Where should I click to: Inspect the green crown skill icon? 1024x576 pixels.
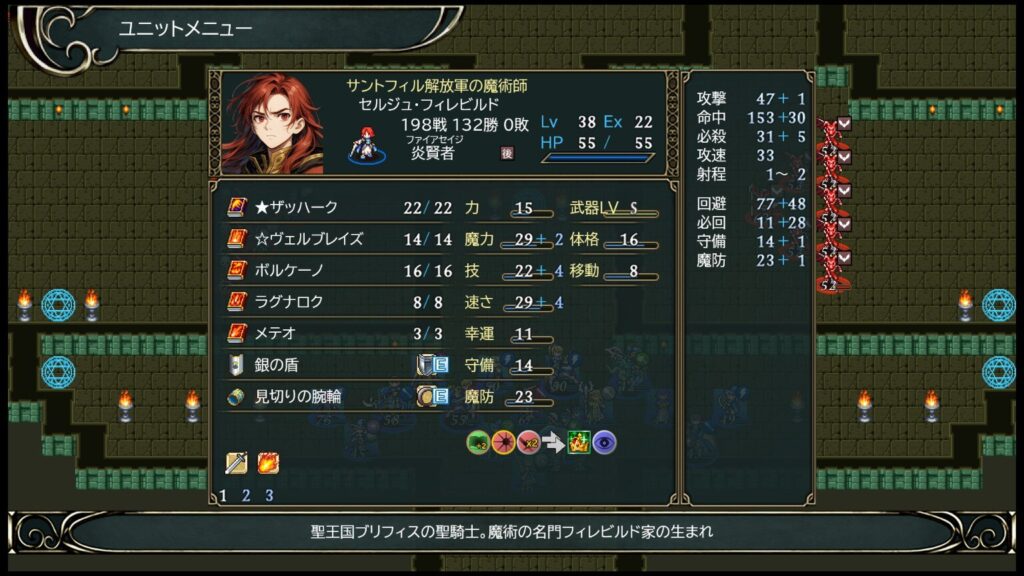[x=579, y=442]
